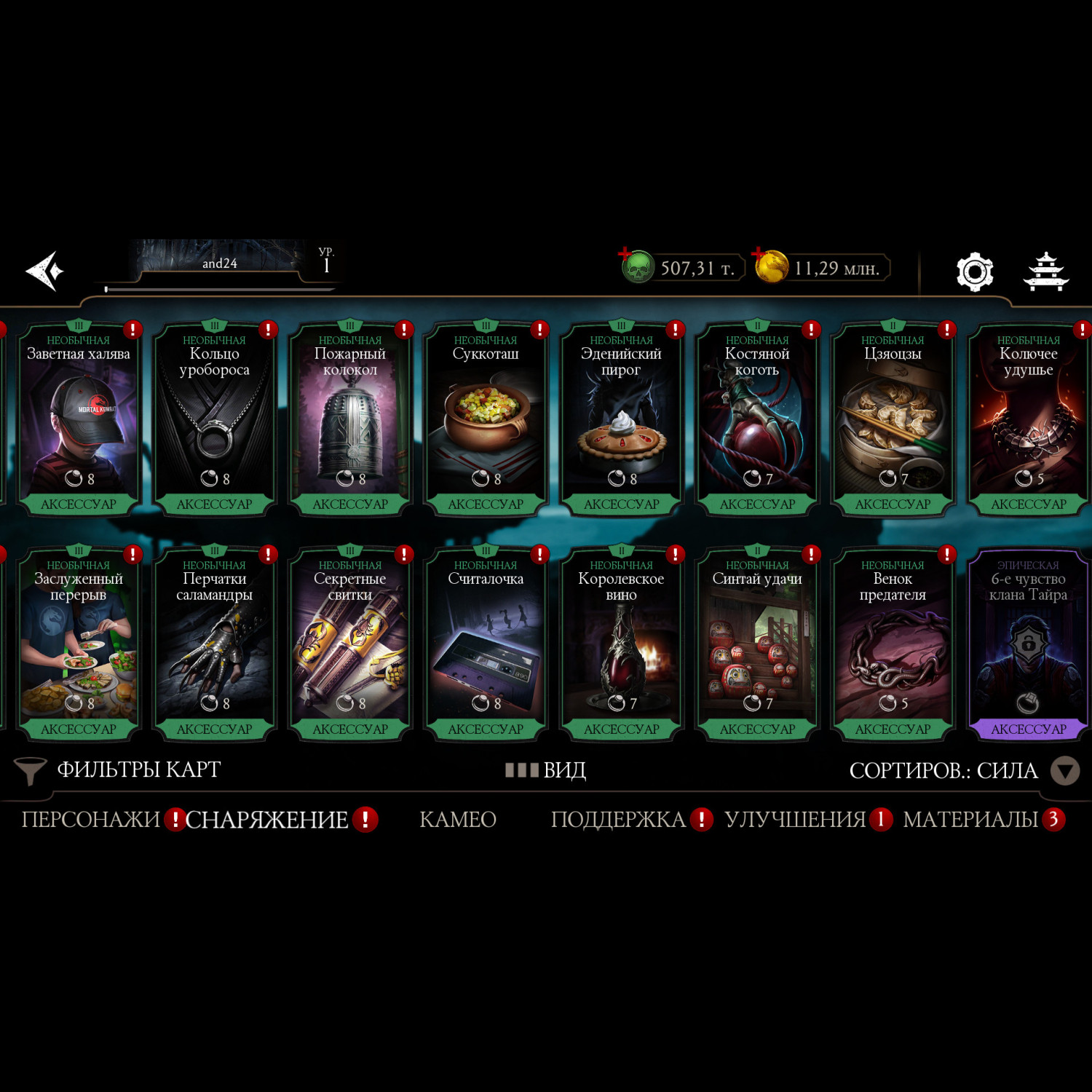Select the Заветная халява accessory card

[x=79, y=420]
